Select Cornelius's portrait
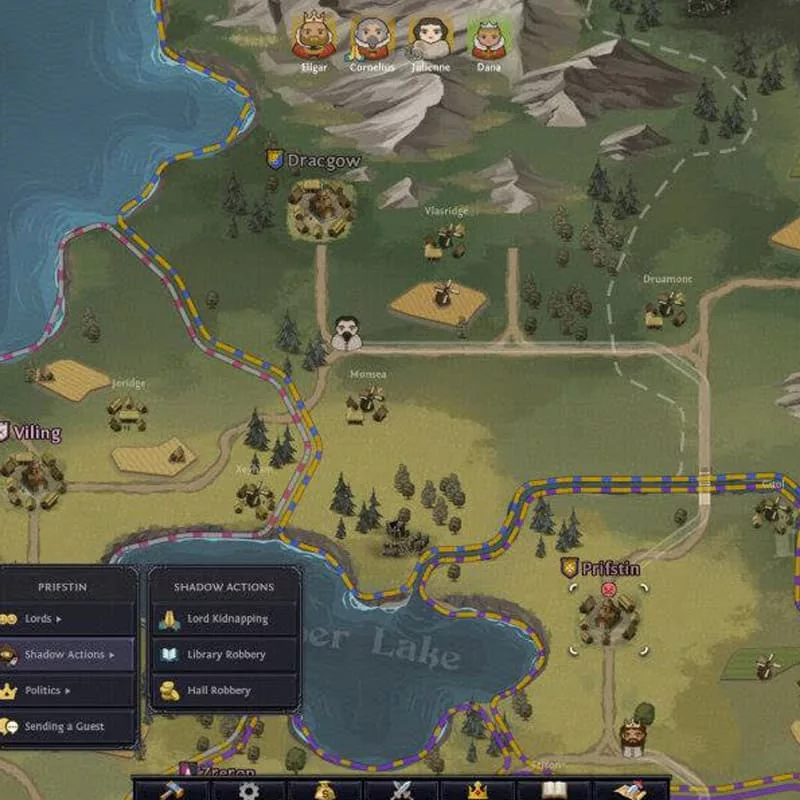The height and width of the screenshot is (800, 800). pos(371,38)
